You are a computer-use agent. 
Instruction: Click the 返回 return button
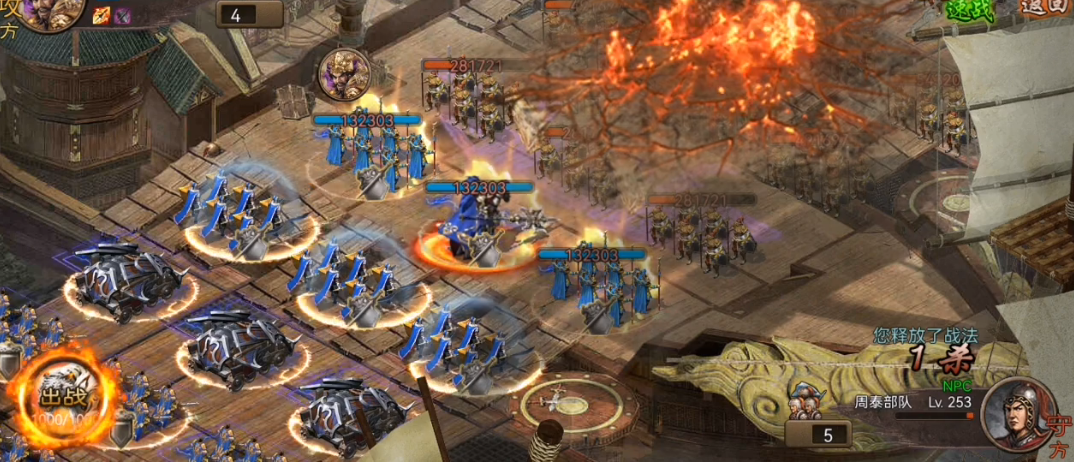point(1046,8)
